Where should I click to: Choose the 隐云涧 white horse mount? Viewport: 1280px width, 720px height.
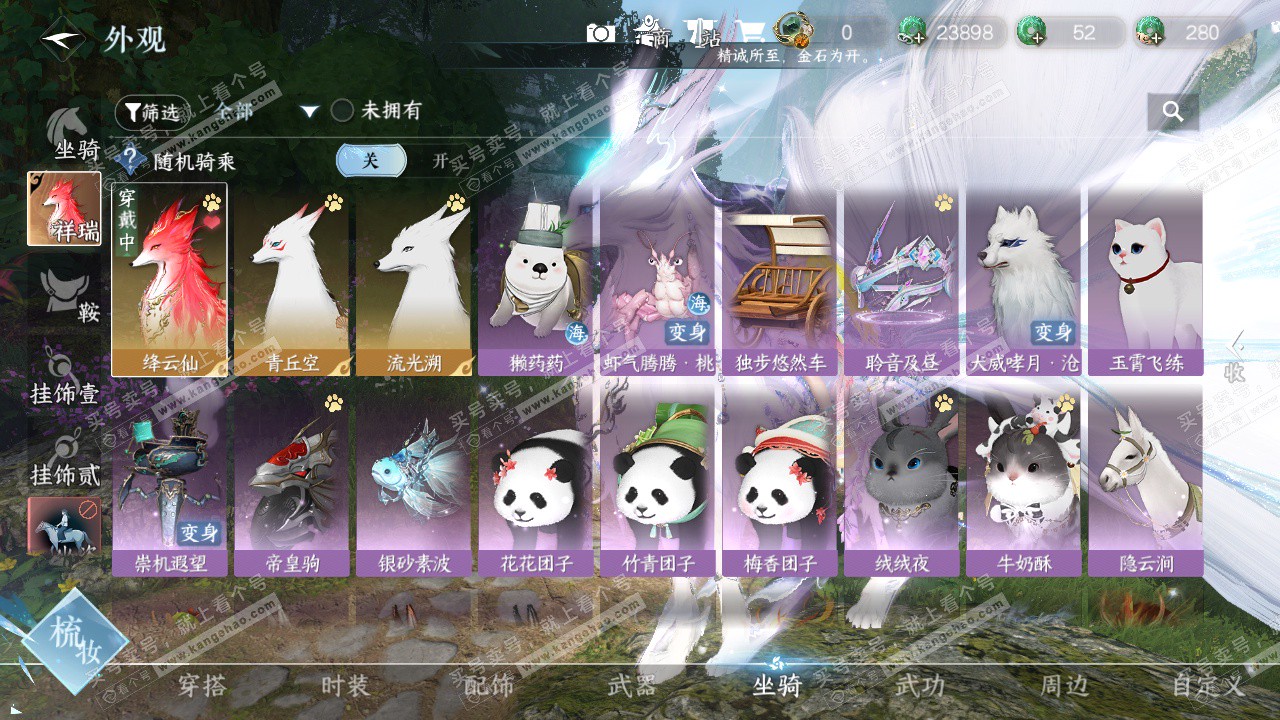(x=1145, y=482)
